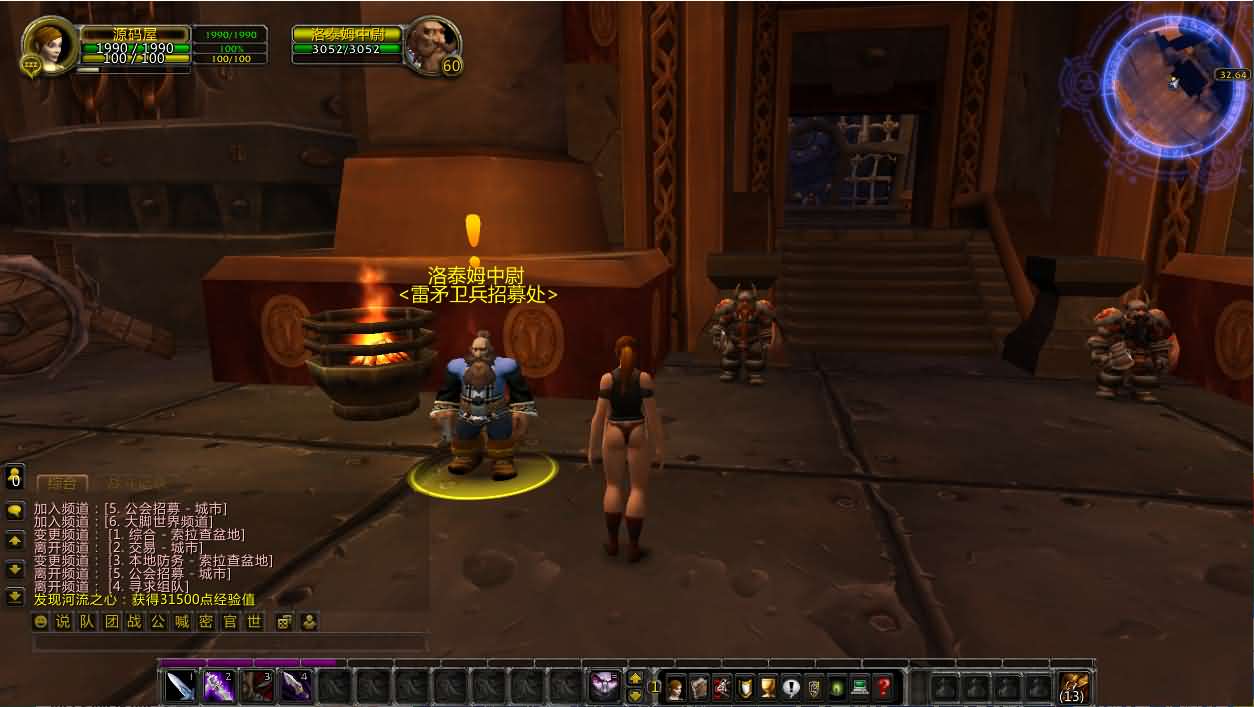Select the target portrait of 洛泰姆中尉
1254x707 pixels.
pos(433,43)
